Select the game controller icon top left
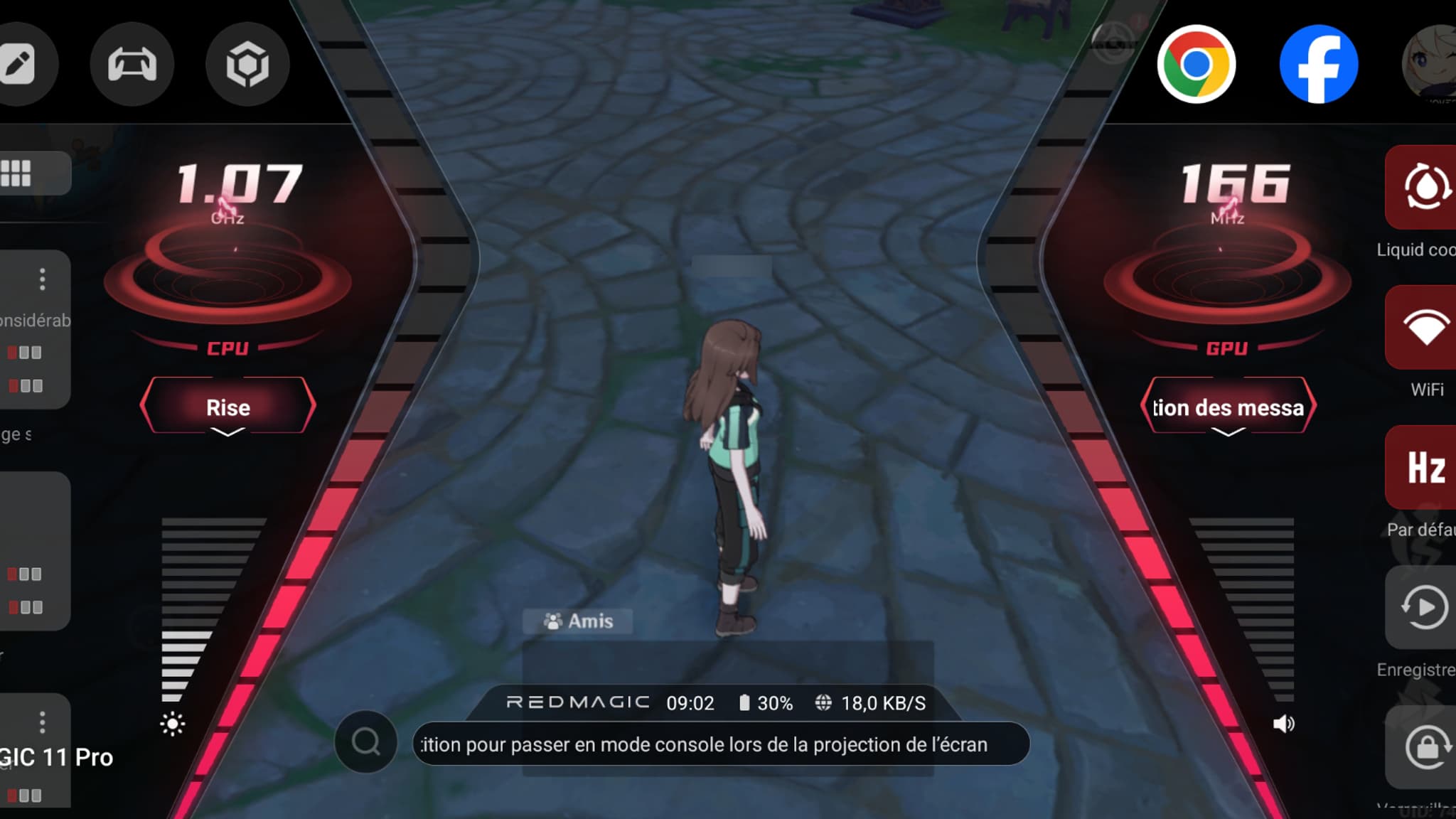Viewport: 1456px width, 819px height. [x=132, y=63]
